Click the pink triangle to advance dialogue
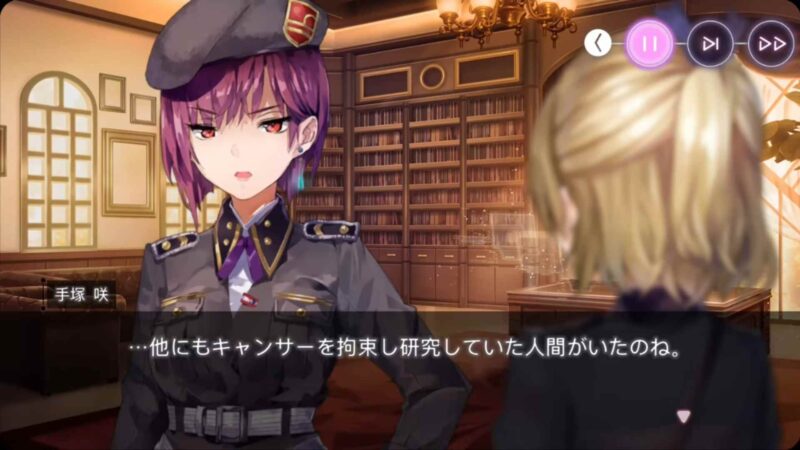 coord(684,415)
